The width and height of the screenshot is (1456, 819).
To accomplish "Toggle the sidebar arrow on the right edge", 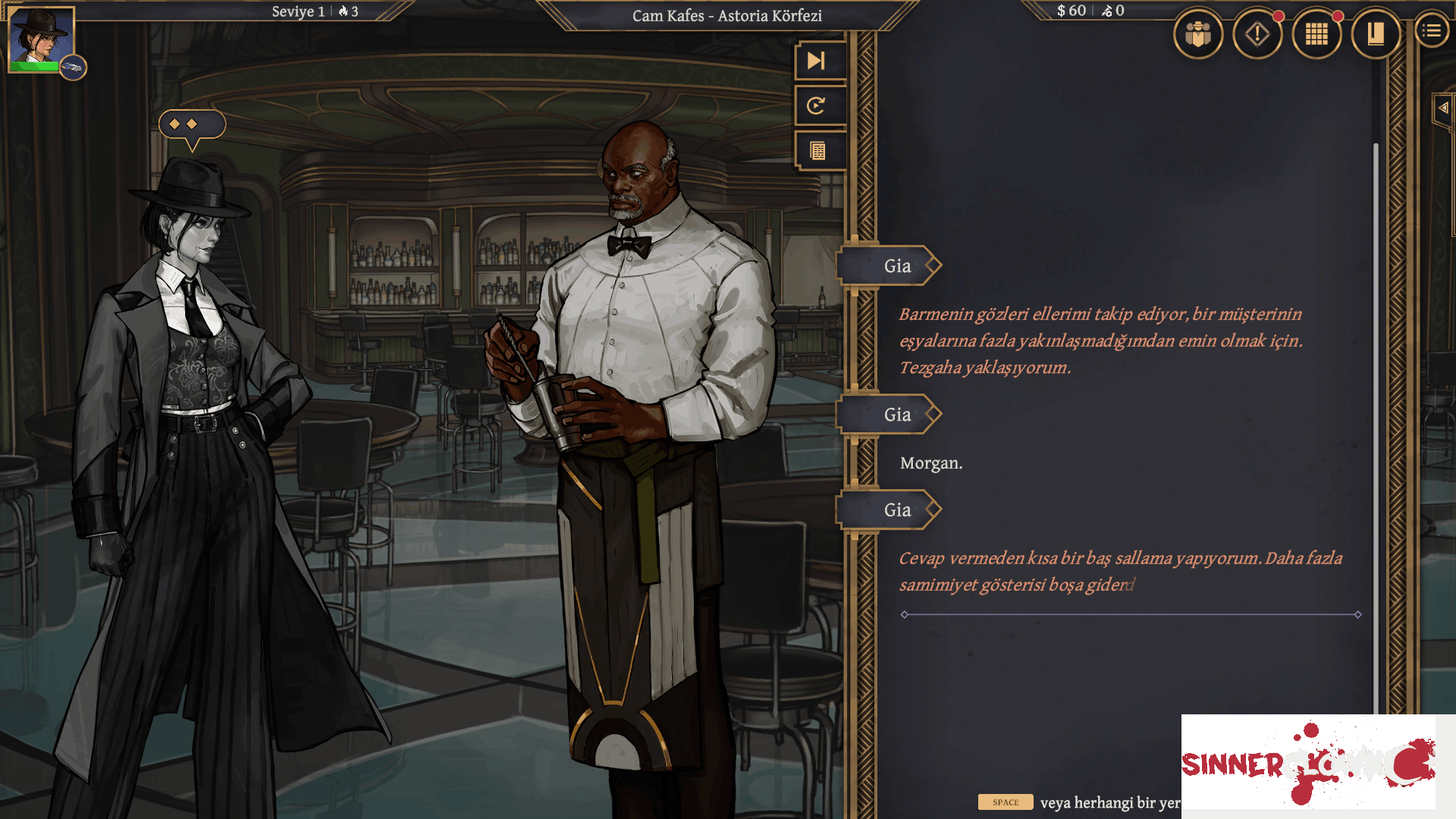I will pos(1442,108).
